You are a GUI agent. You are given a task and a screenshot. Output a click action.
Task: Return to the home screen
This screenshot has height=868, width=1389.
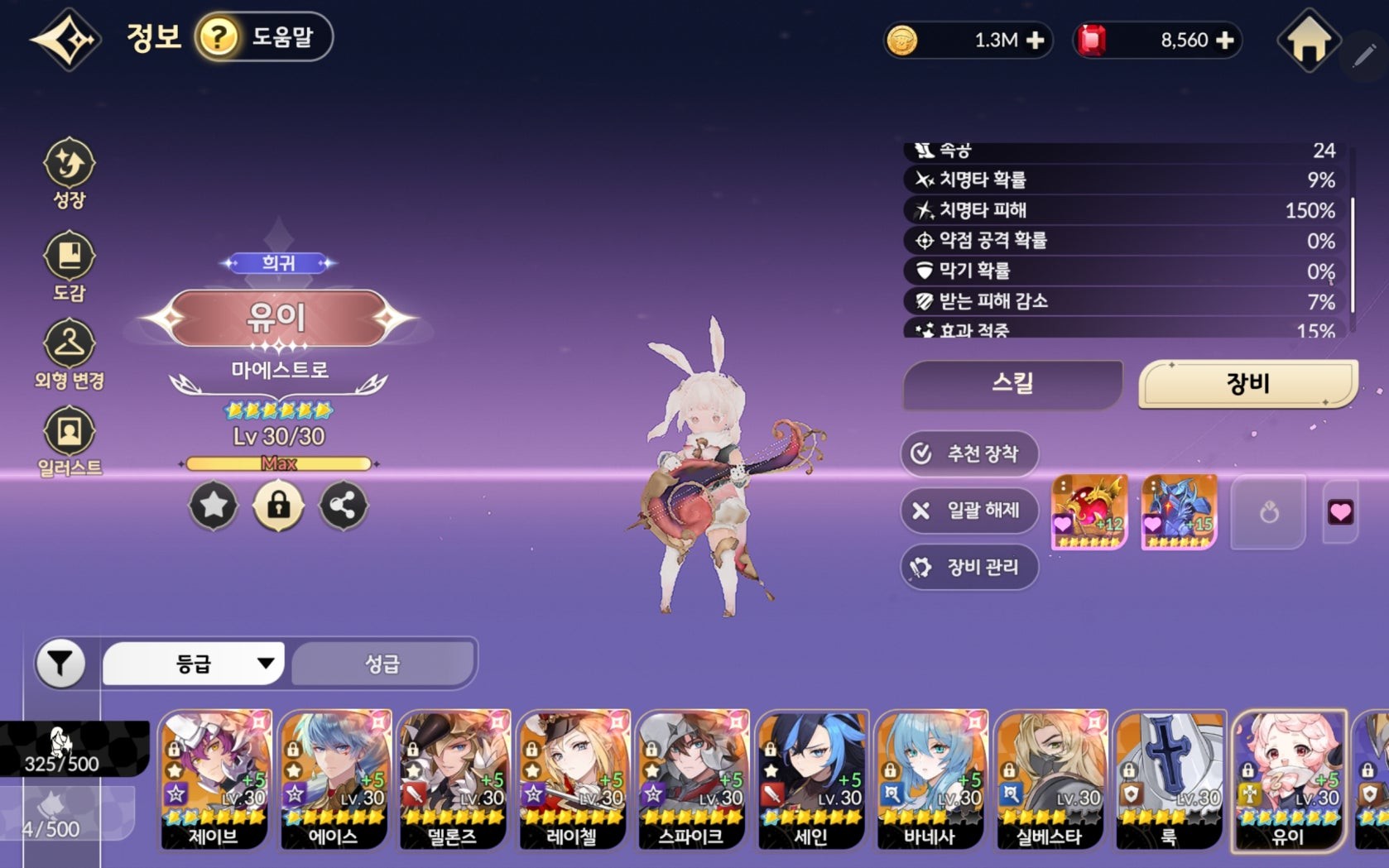click(1308, 40)
